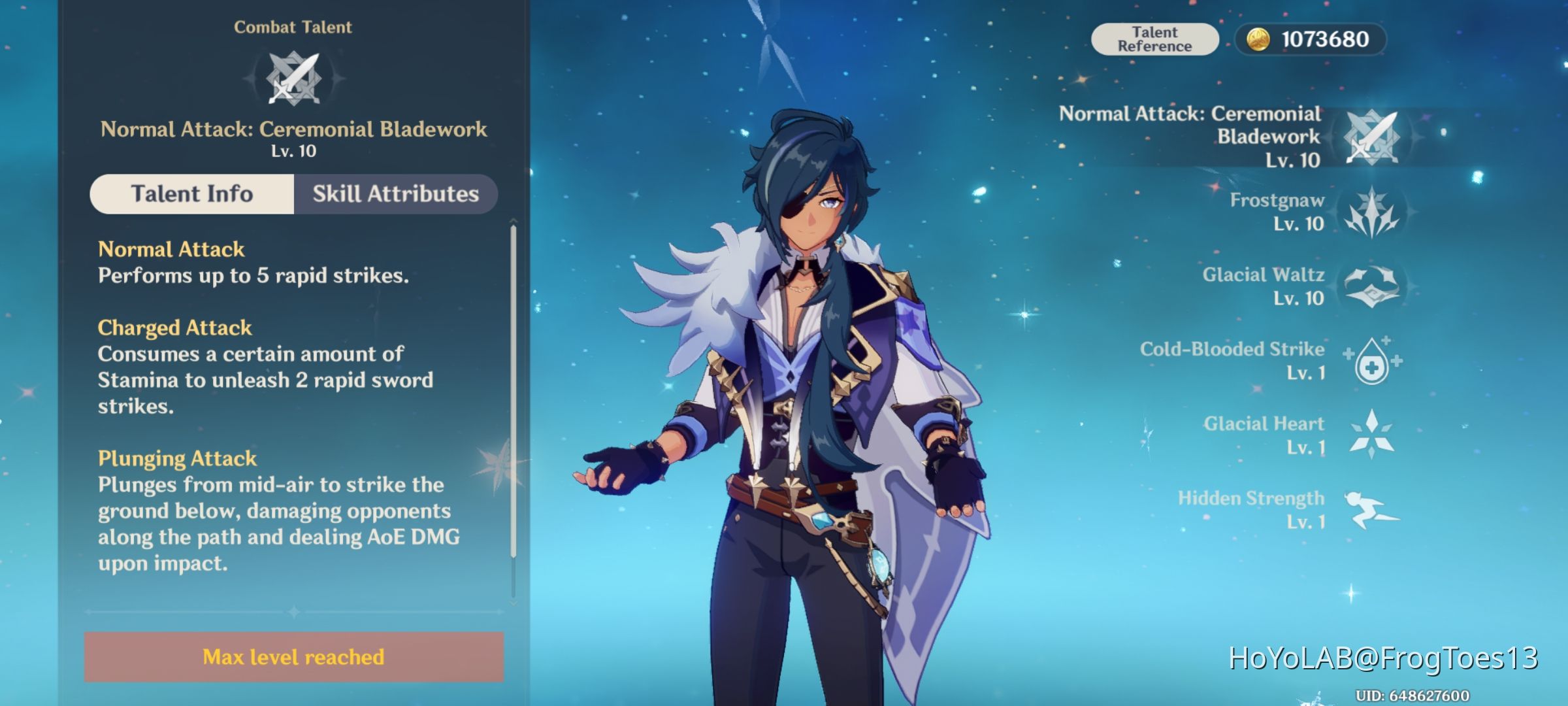
Task: Click the Mora amount 1073680 display
Action: click(x=1326, y=39)
